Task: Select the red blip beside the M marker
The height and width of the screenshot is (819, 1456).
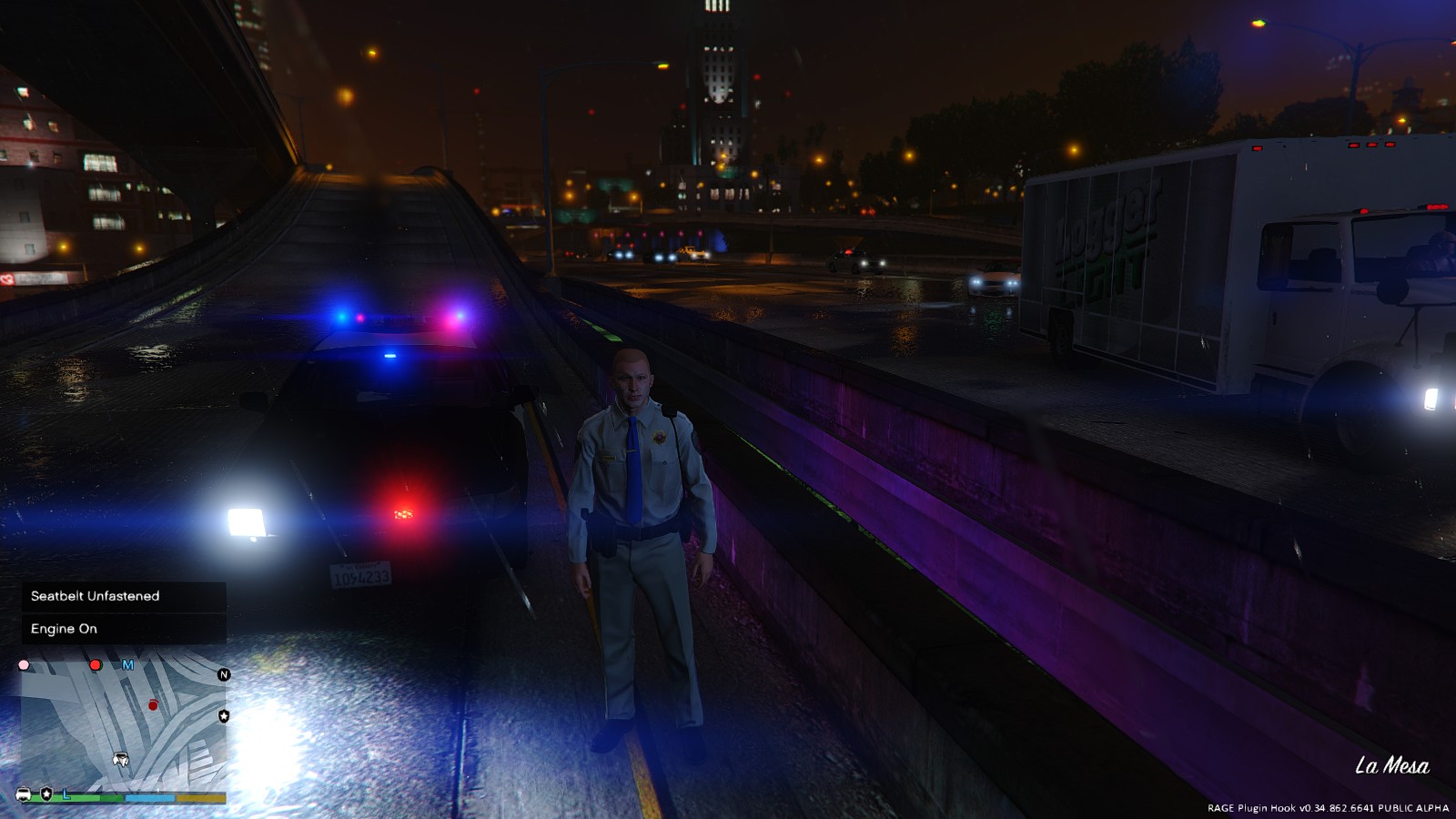Action: click(x=96, y=665)
